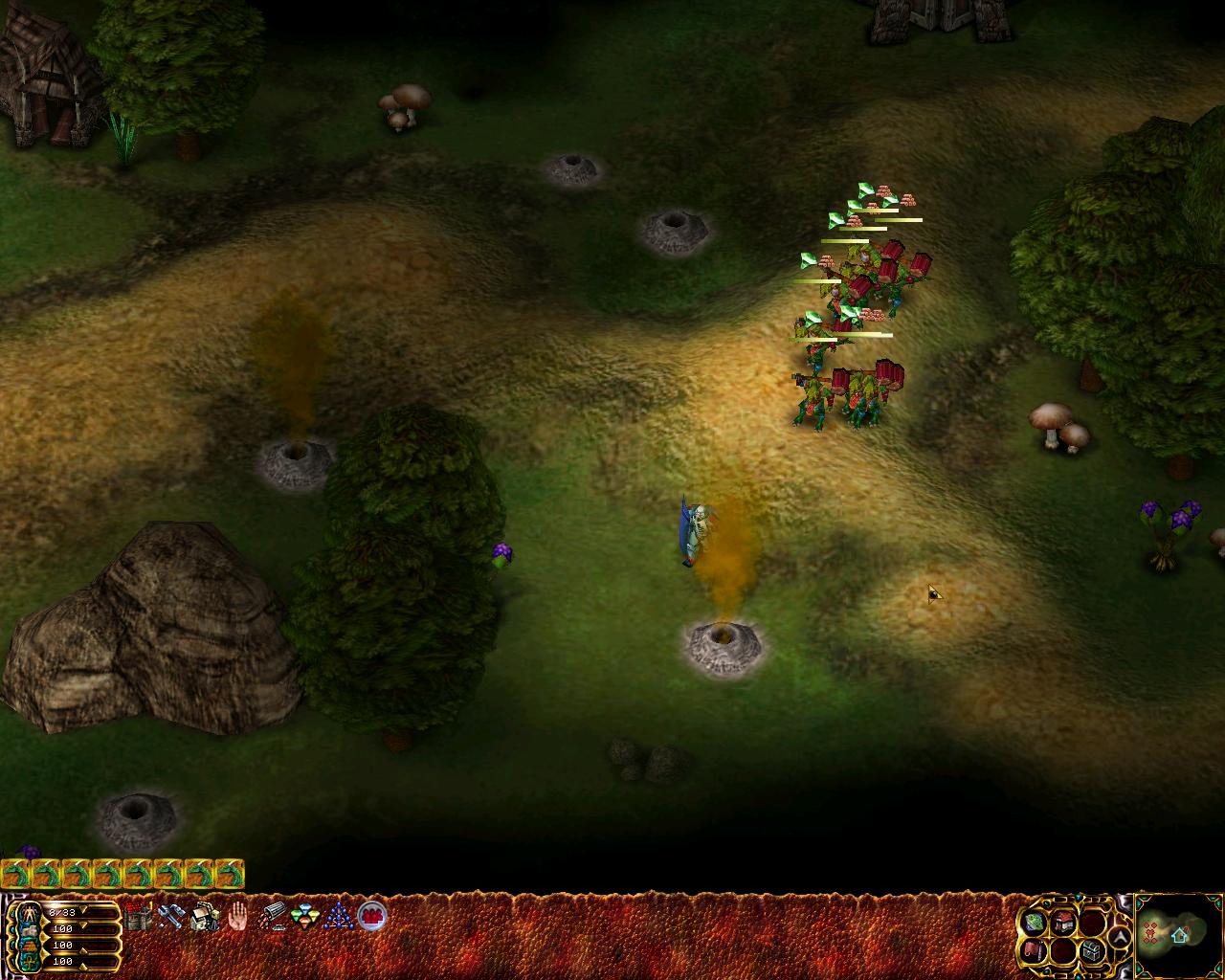Select the crossed wrench tools icon
Viewport: 1225px width, 980px height.
pos(171,917)
